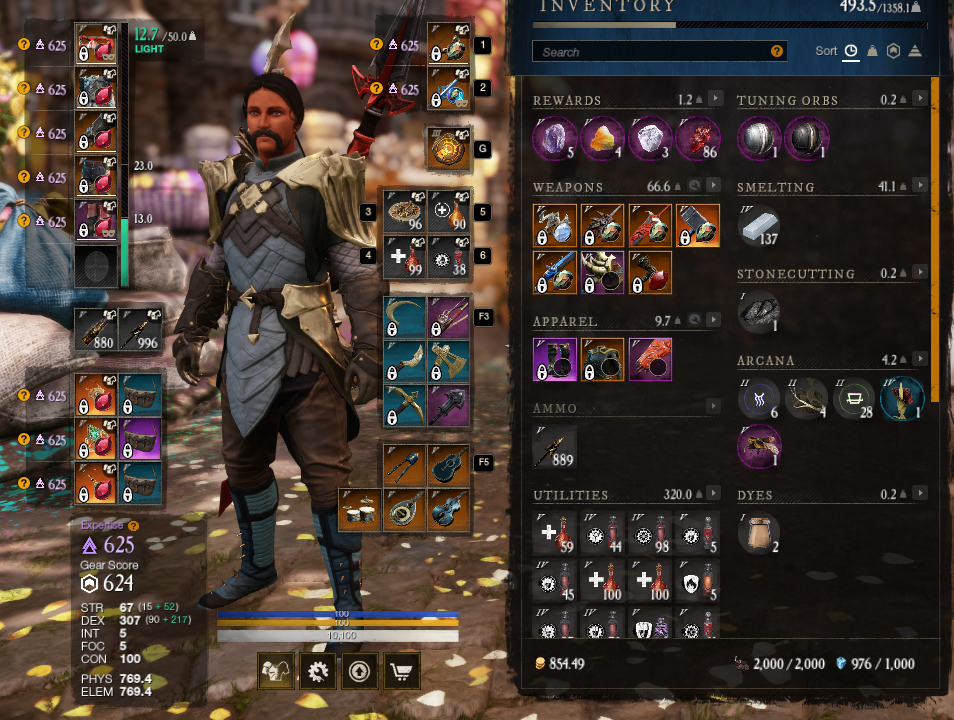Select the dye pouch in Dyes

[759, 533]
